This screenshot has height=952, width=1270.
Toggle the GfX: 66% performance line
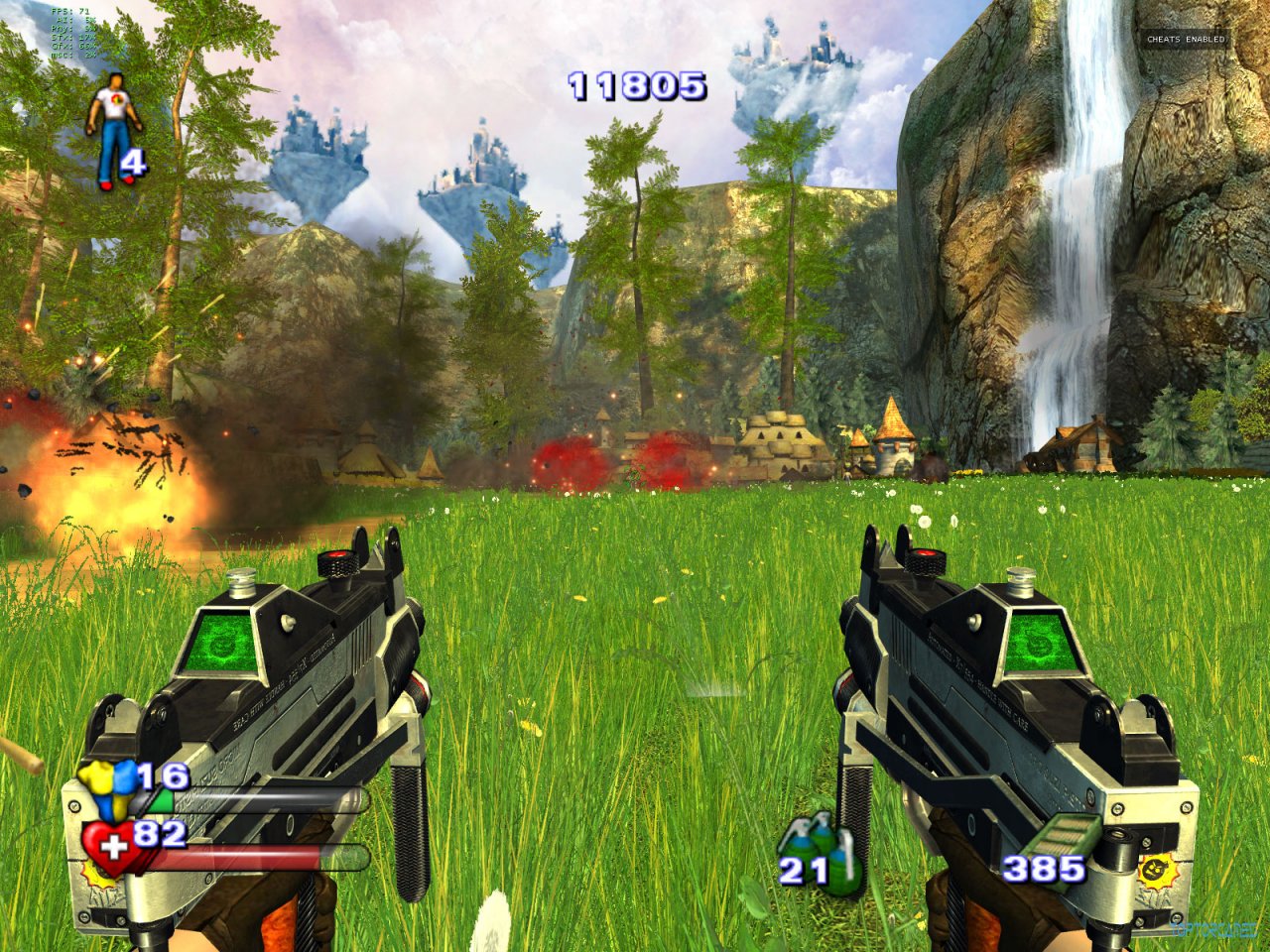[x=71, y=48]
